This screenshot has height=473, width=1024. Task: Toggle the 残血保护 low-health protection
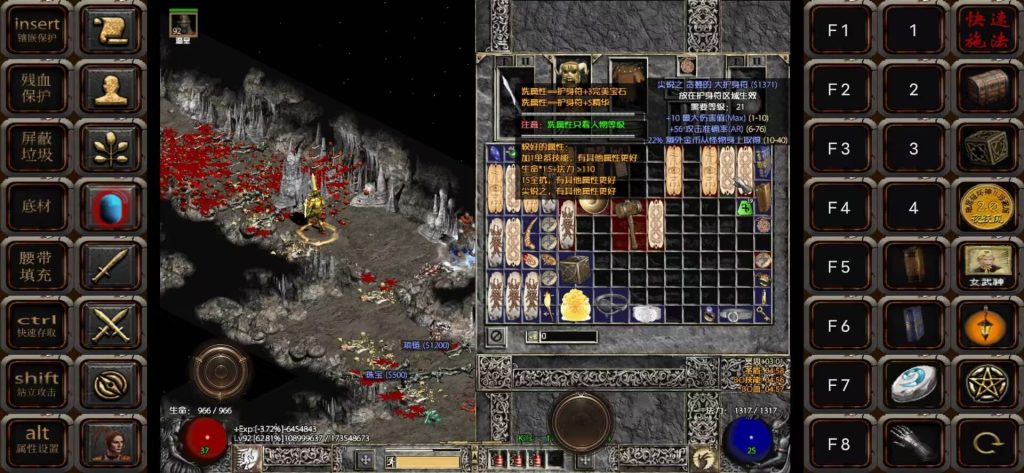point(38,88)
